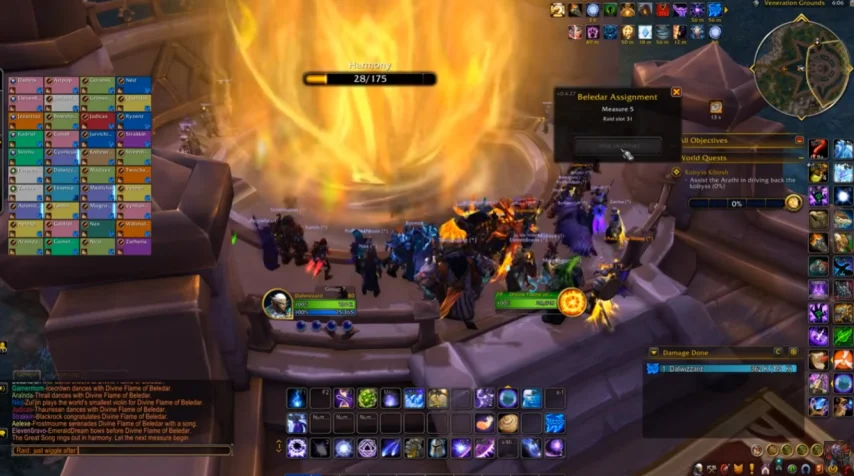Use the green orb spell on action bar
The image size is (854, 476).
(x=367, y=399)
